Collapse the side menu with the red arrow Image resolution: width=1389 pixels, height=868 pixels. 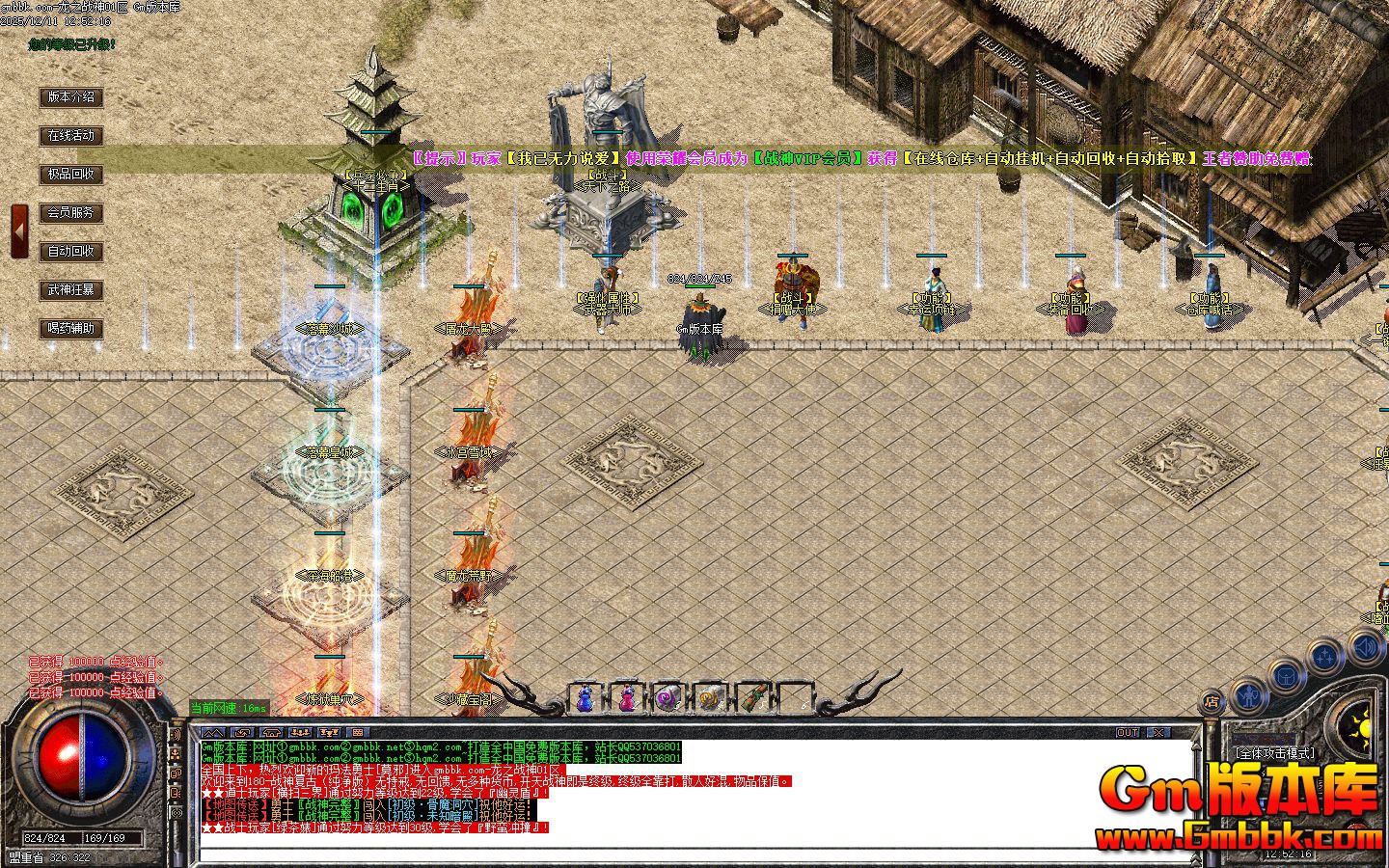point(18,230)
